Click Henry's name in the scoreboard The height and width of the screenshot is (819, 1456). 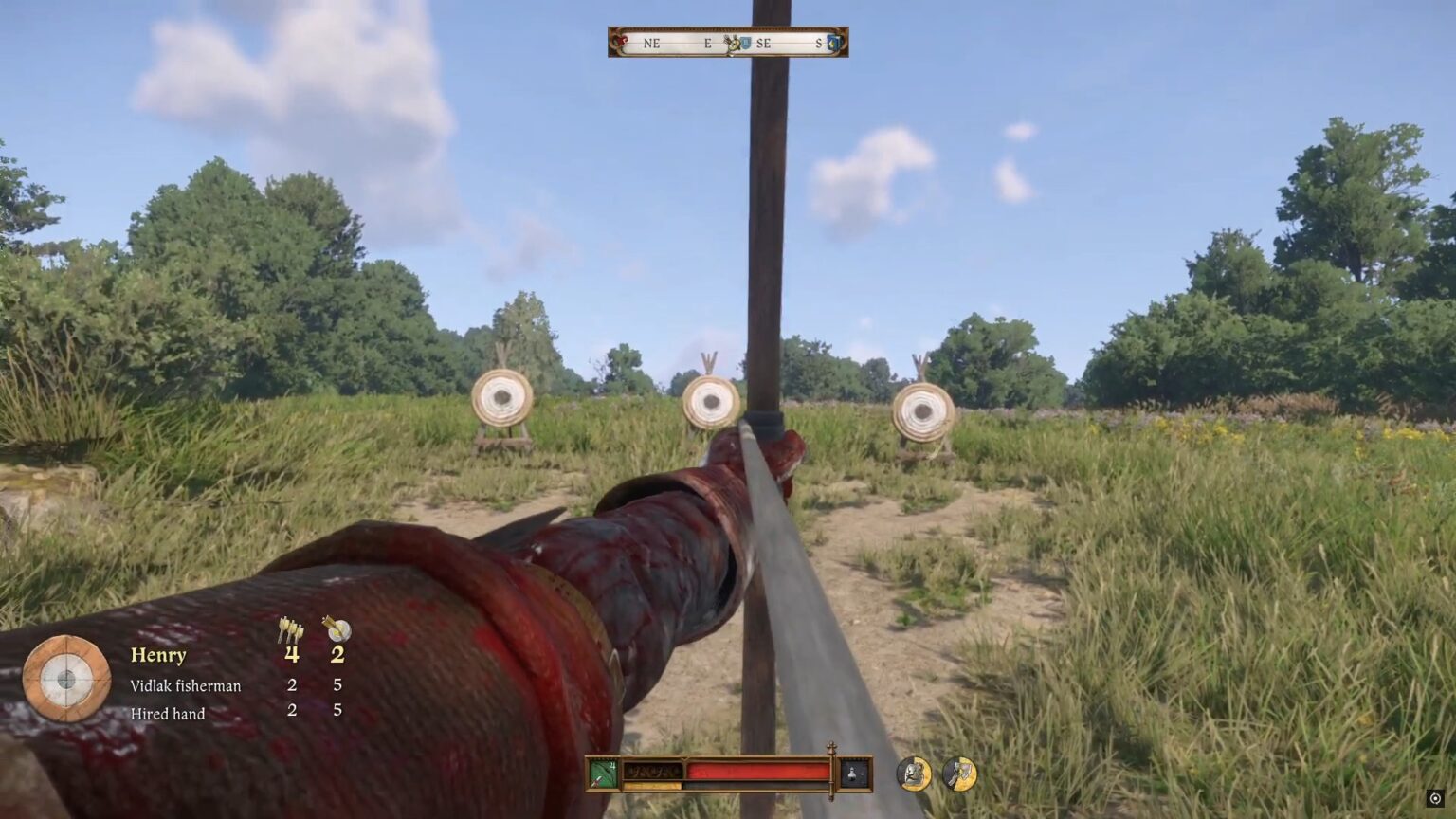coord(158,654)
